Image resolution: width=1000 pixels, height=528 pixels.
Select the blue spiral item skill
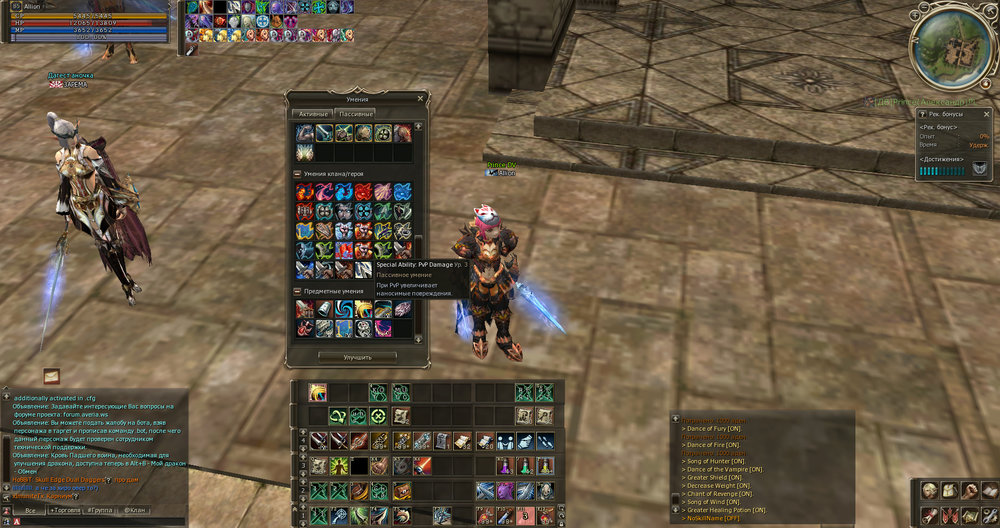point(343,310)
